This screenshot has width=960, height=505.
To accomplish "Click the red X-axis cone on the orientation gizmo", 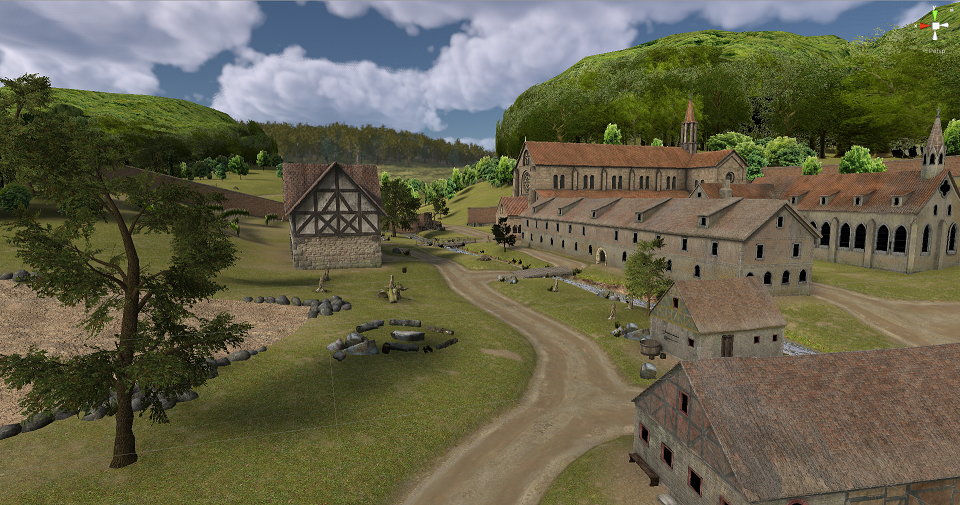I will coord(924,25).
